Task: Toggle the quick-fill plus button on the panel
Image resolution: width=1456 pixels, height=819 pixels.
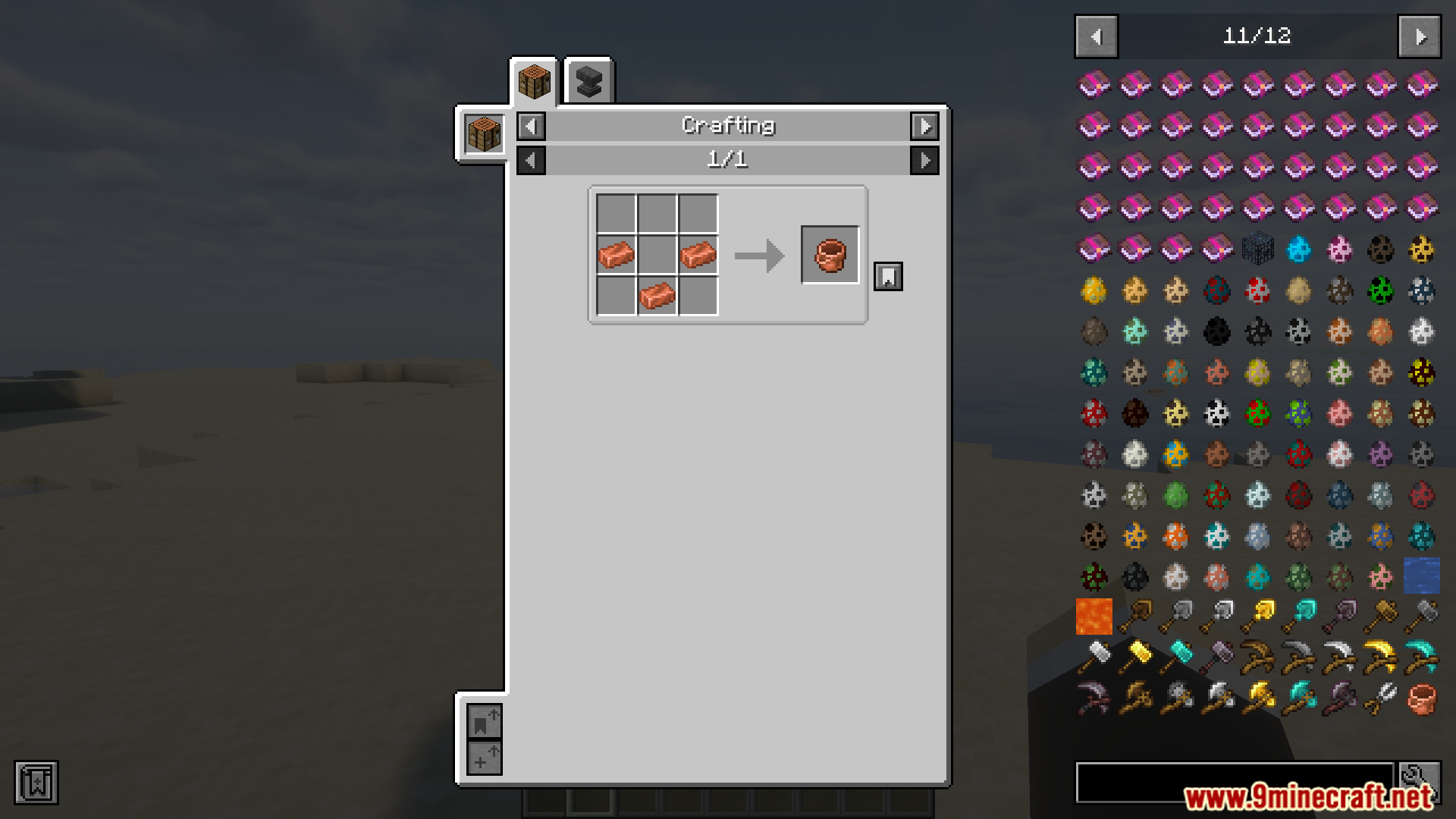Action: click(x=485, y=758)
